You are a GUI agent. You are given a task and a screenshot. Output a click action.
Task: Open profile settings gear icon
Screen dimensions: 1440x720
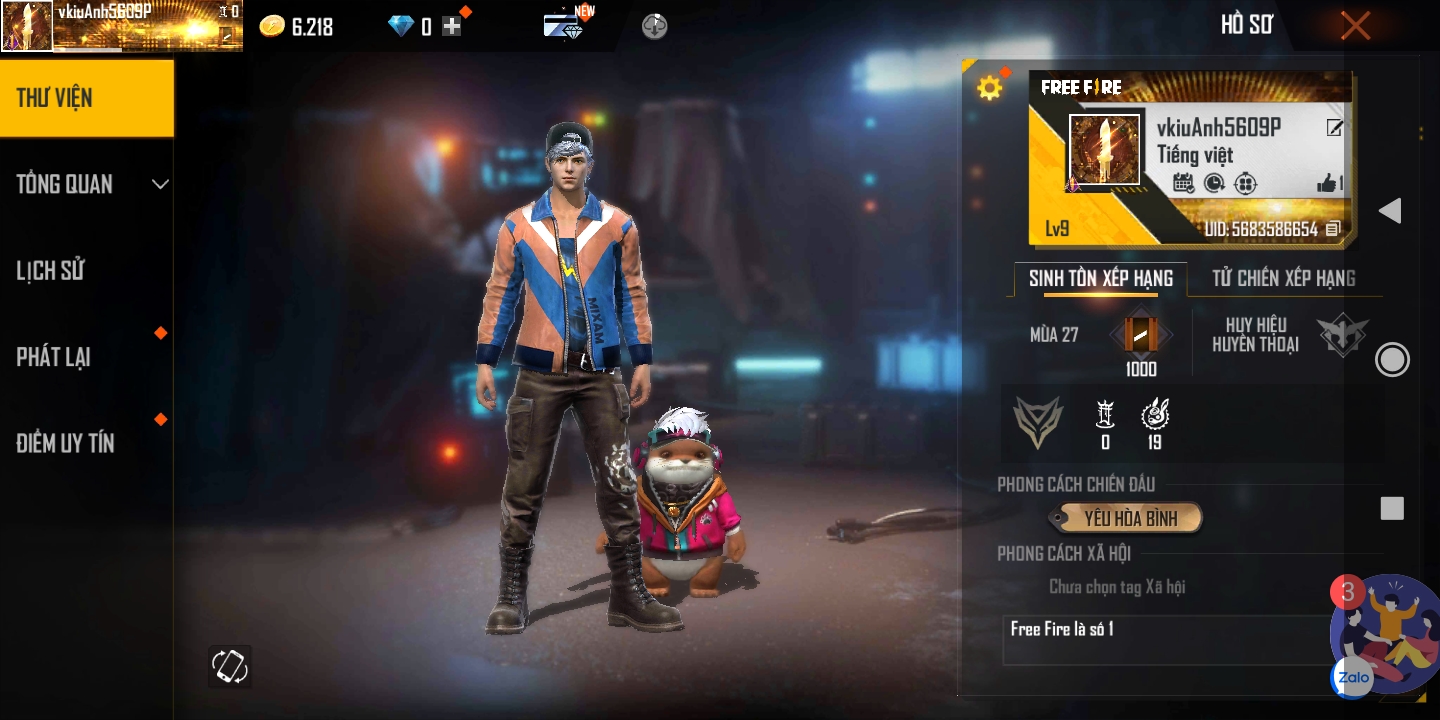[989, 88]
